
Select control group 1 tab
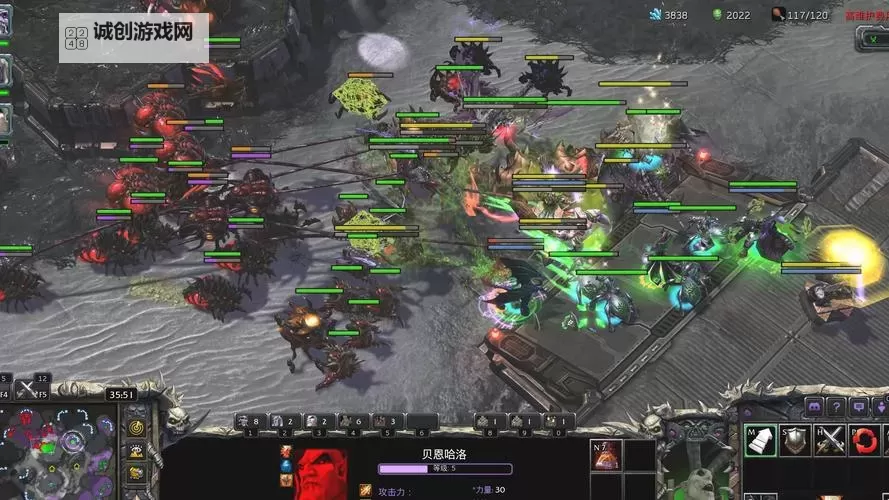click(x=251, y=422)
